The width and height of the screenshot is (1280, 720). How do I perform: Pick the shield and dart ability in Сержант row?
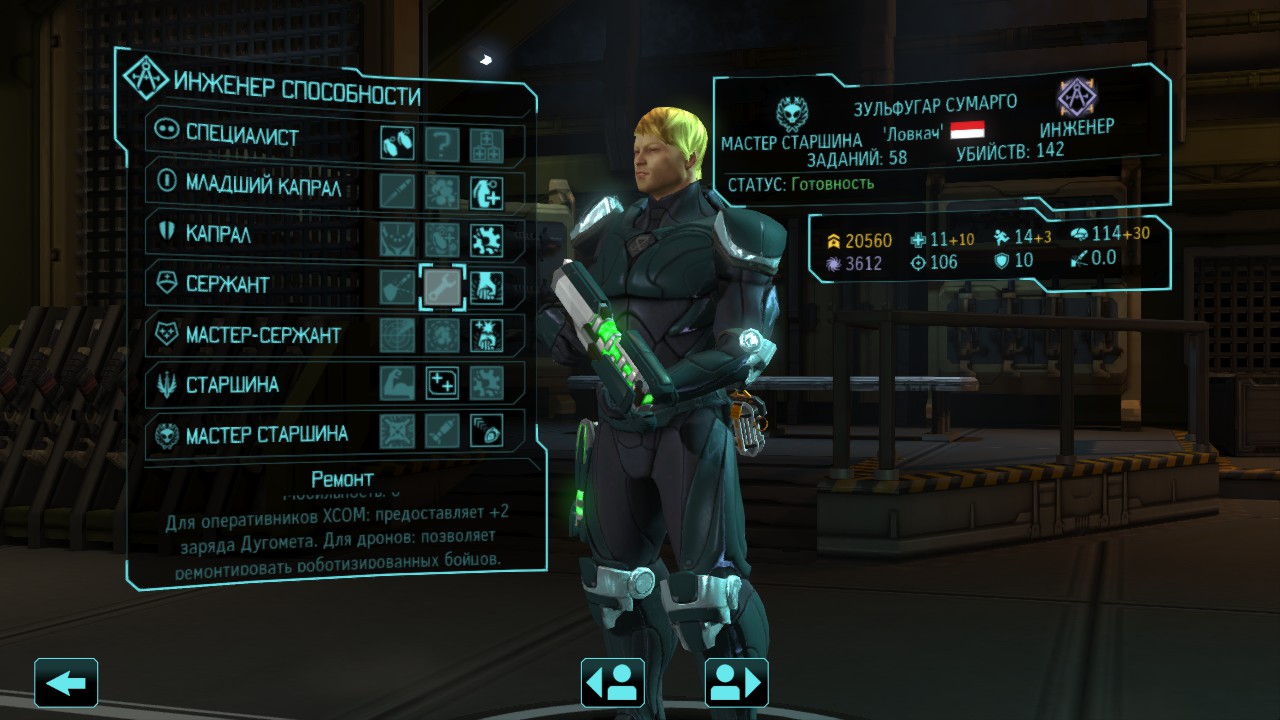click(x=397, y=287)
